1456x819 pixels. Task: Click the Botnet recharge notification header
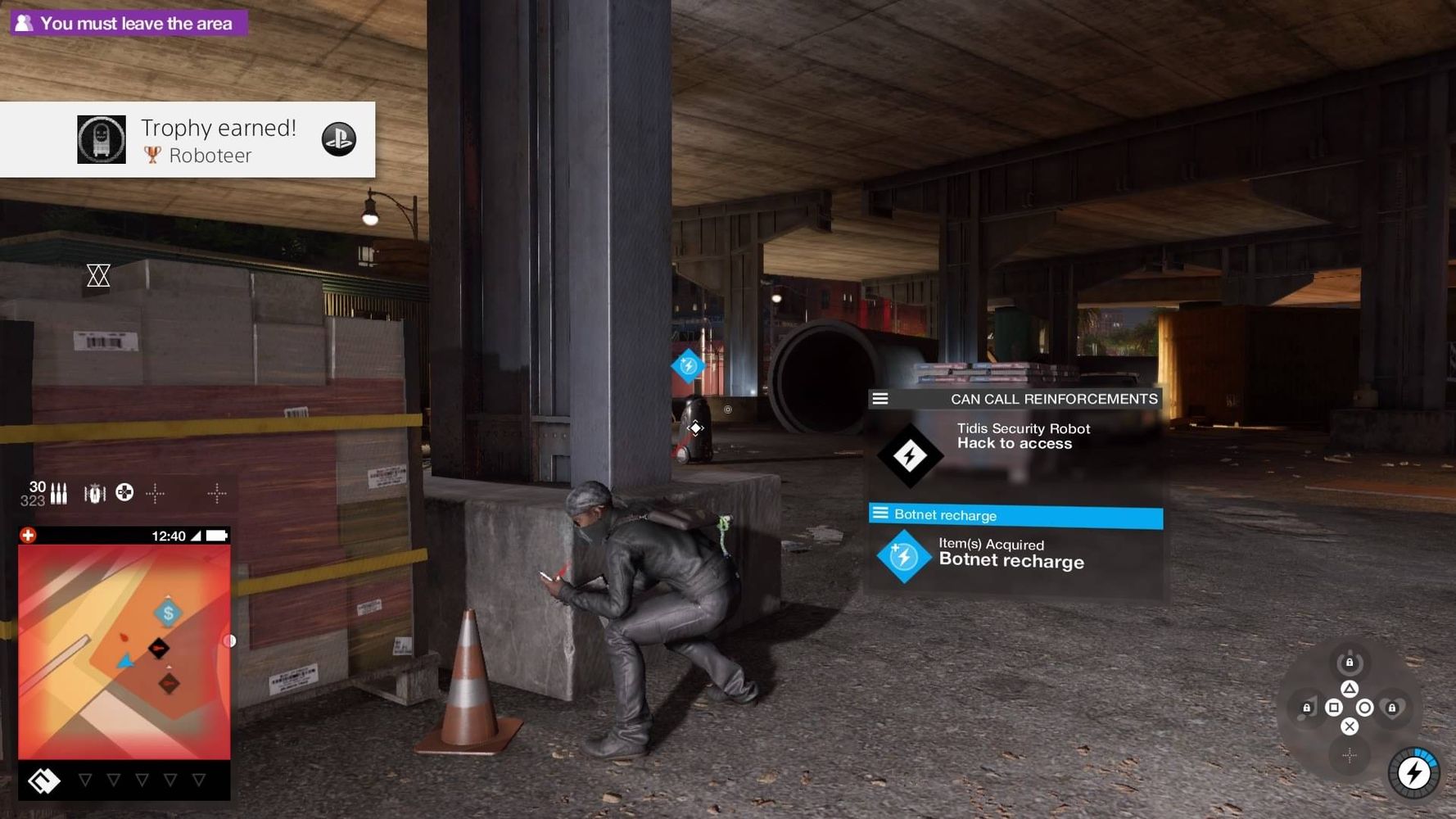1015,515
